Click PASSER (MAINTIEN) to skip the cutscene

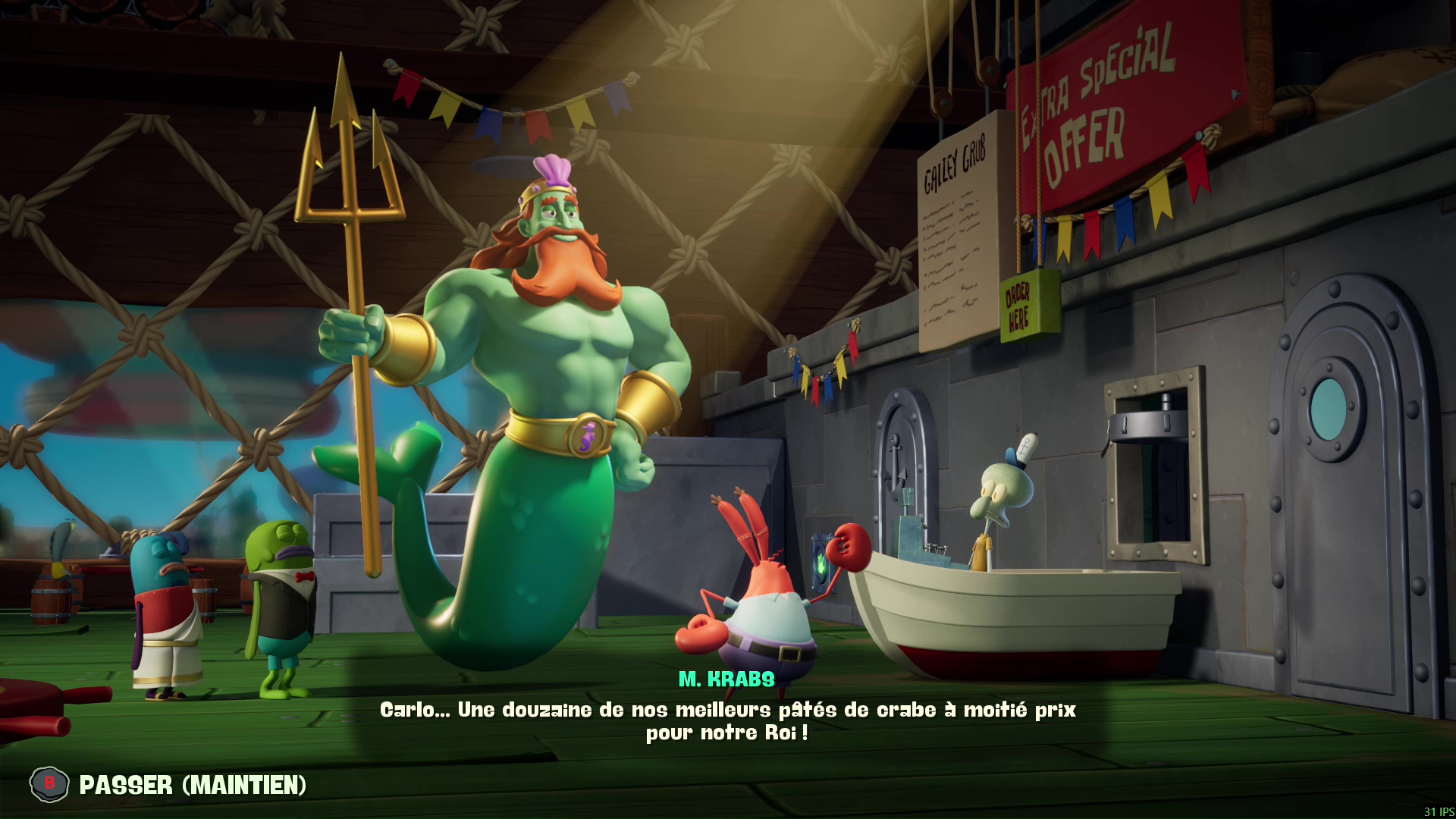tap(193, 785)
